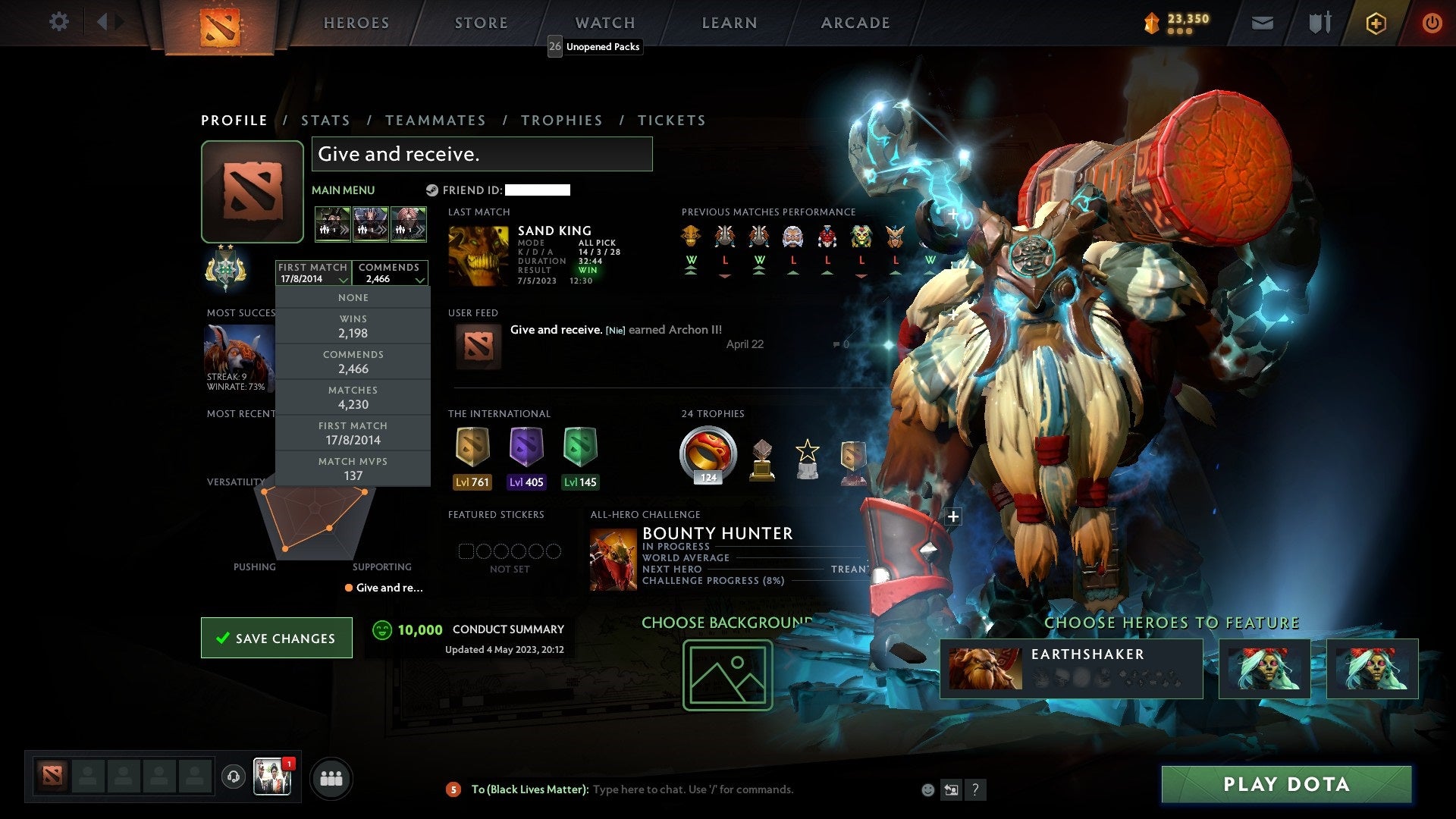Choose a profile background image
The height and width of the screenshot is (819, 1456).
727,675
